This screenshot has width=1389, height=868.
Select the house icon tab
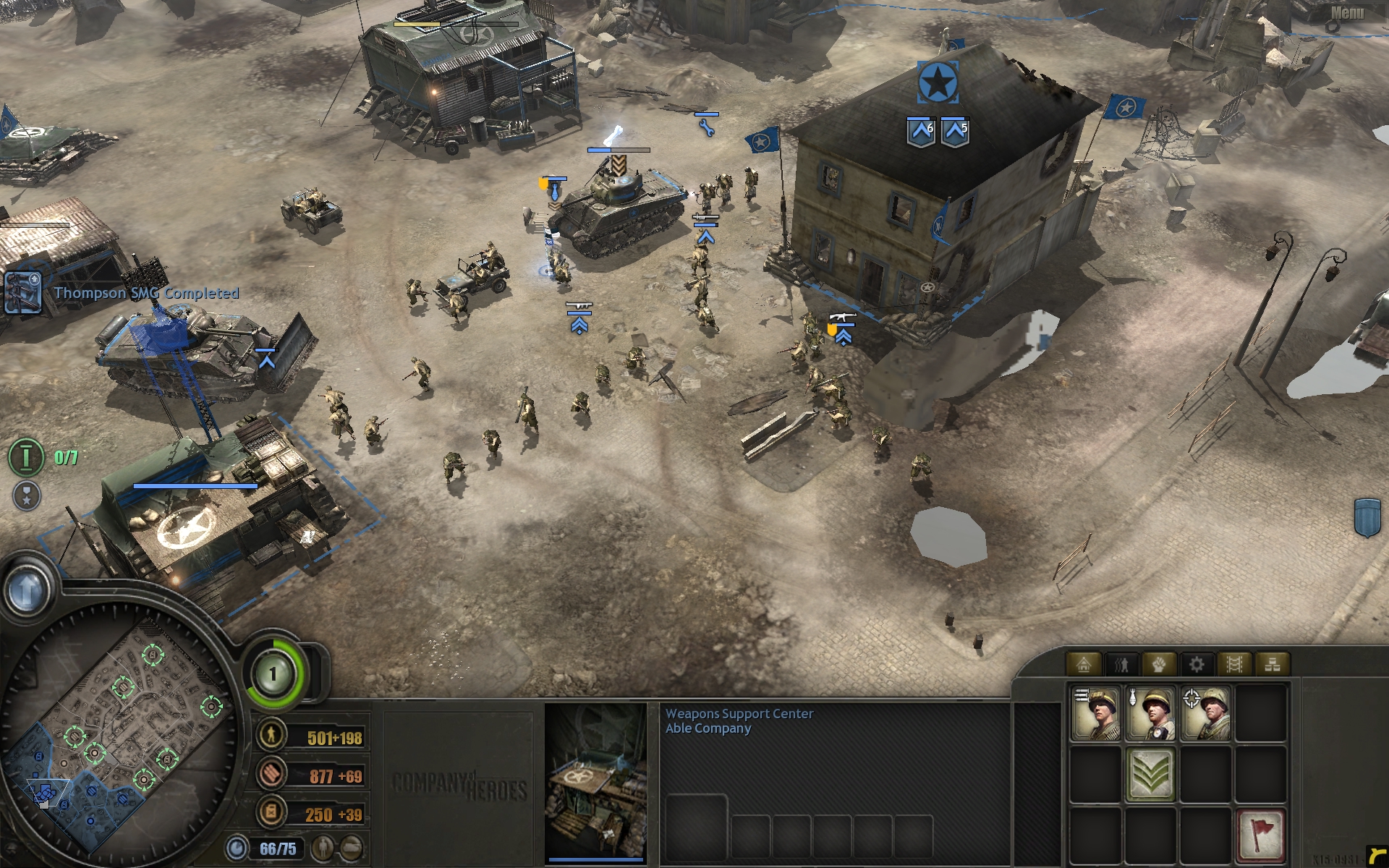pyautogui.click(x=1083, y=664)
